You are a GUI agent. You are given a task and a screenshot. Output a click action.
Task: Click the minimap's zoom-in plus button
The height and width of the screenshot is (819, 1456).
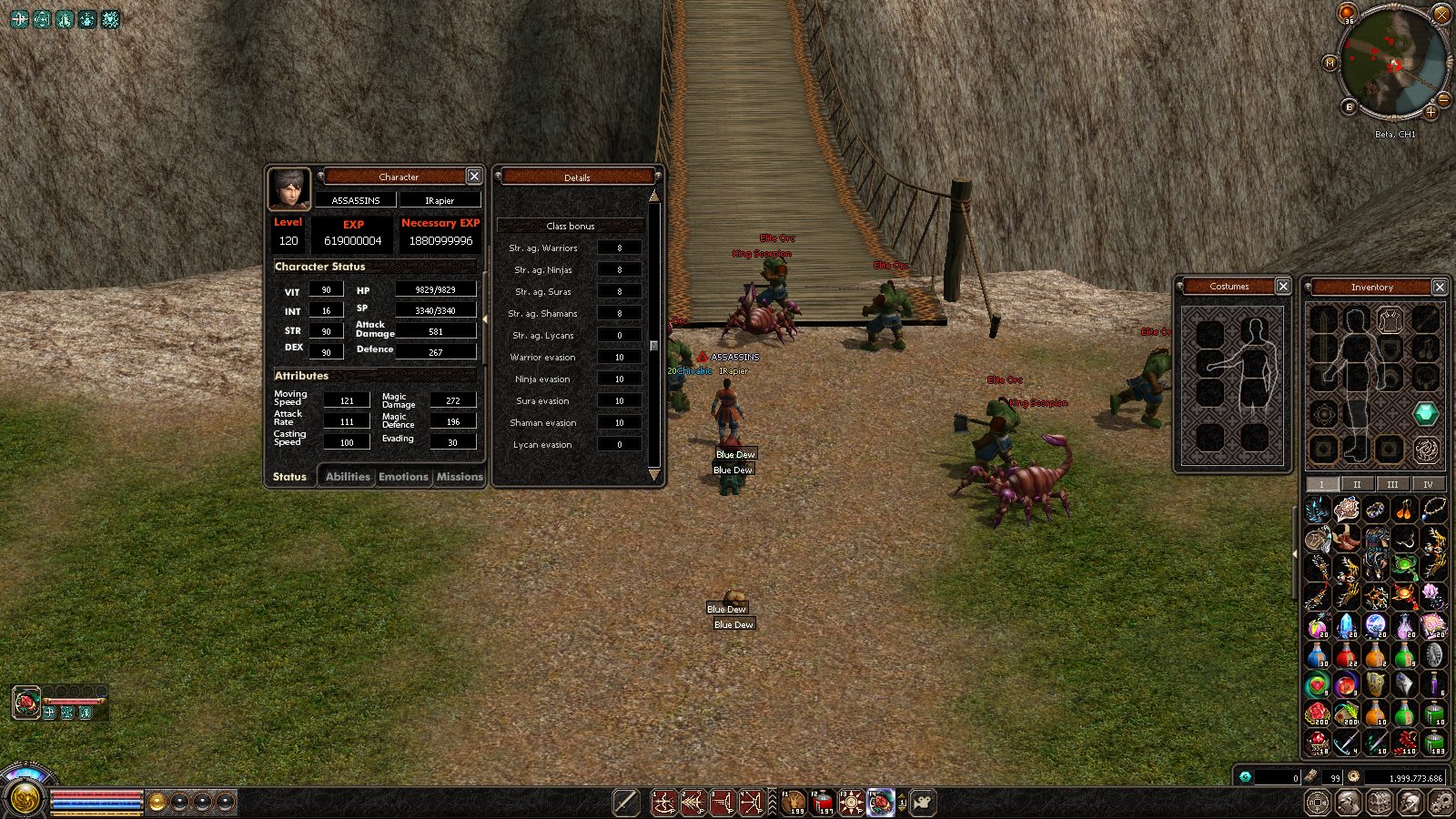pos(1431,113)
